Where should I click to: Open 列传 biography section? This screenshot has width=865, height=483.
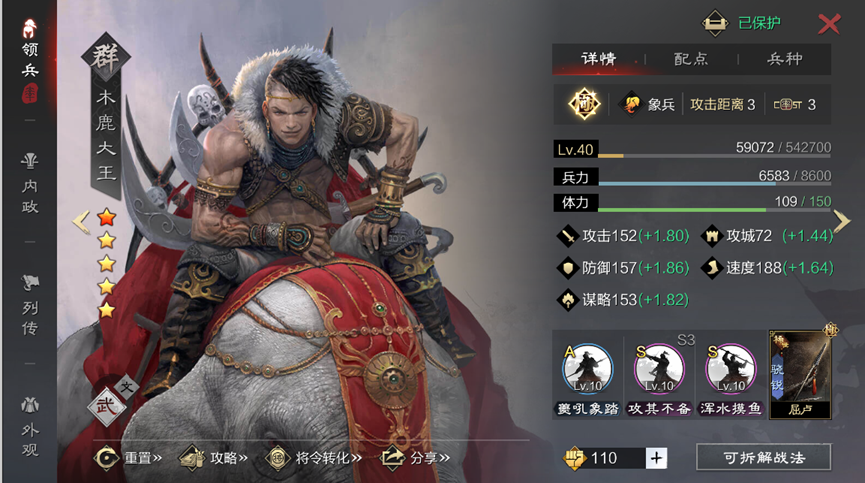pos(29,300)
